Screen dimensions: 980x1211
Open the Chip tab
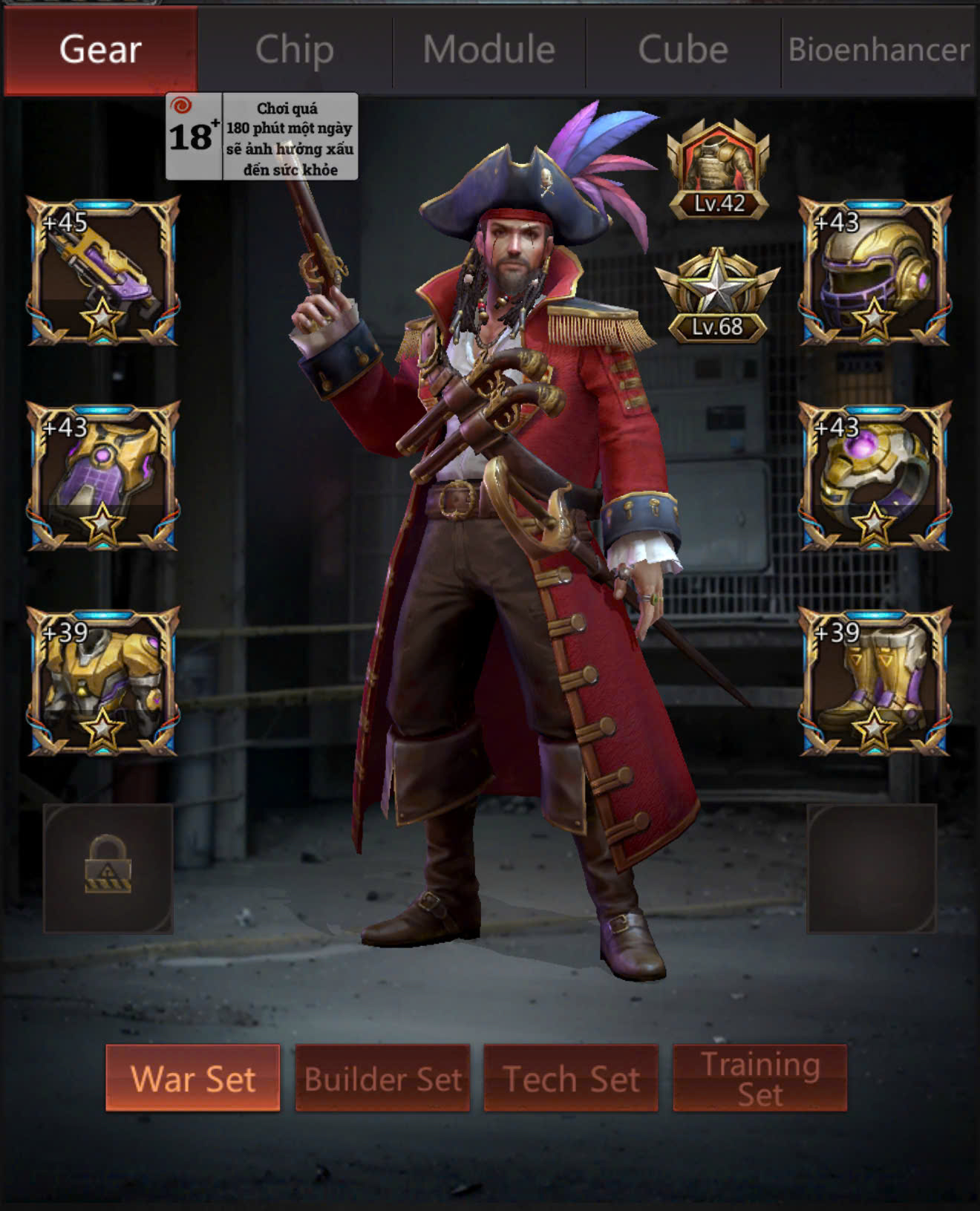295,50
